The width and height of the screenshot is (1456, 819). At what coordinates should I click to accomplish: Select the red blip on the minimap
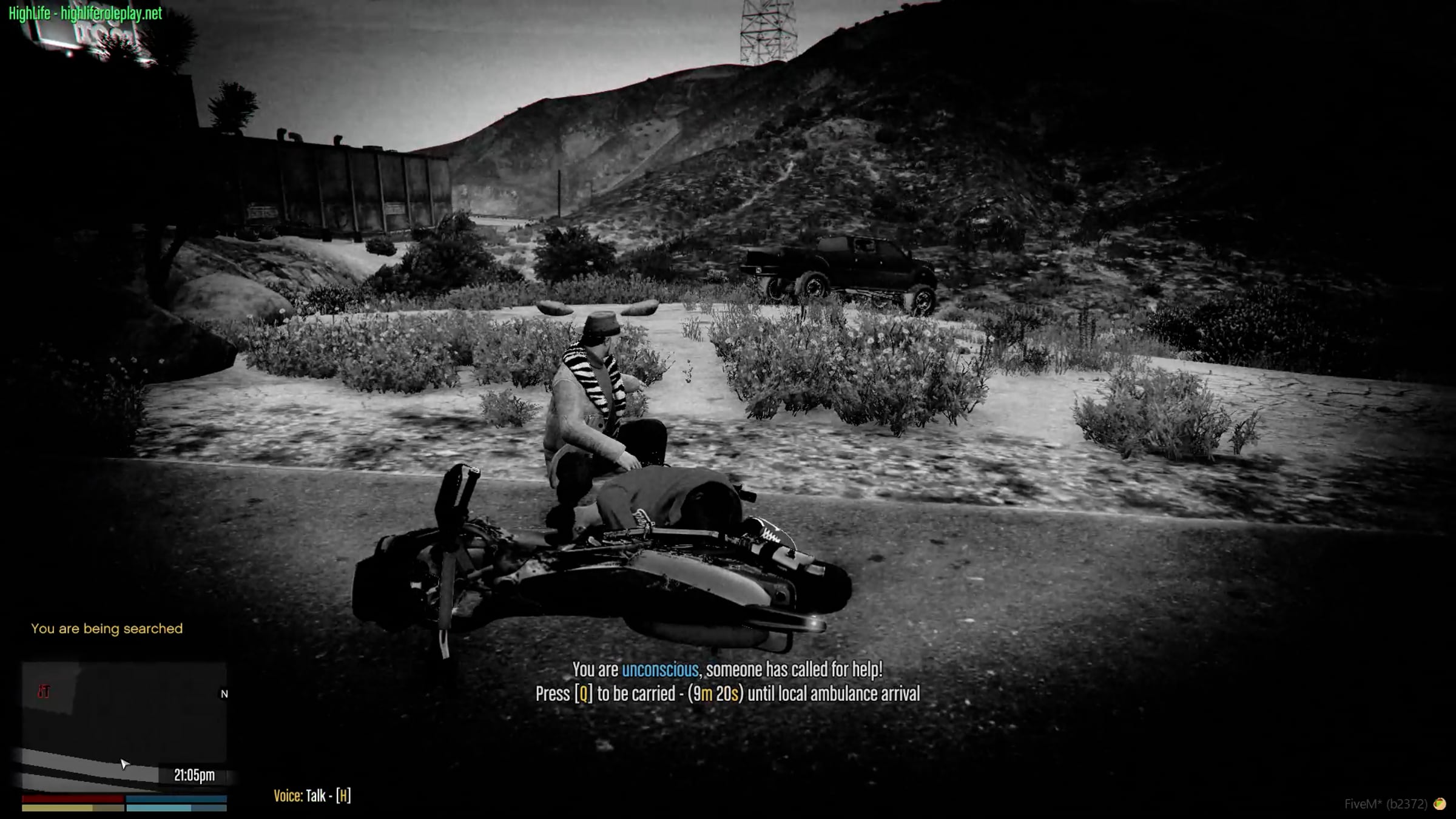click(44, 692)
